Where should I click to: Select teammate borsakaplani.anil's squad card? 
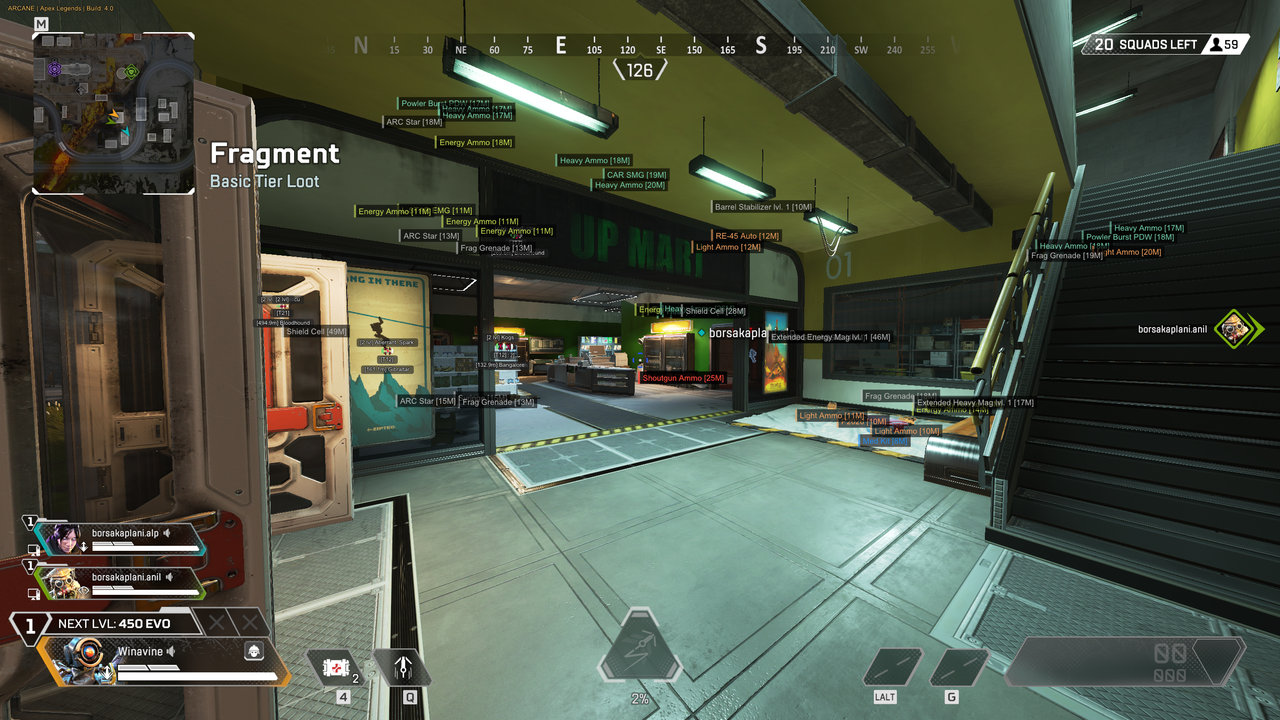point(118,582)
